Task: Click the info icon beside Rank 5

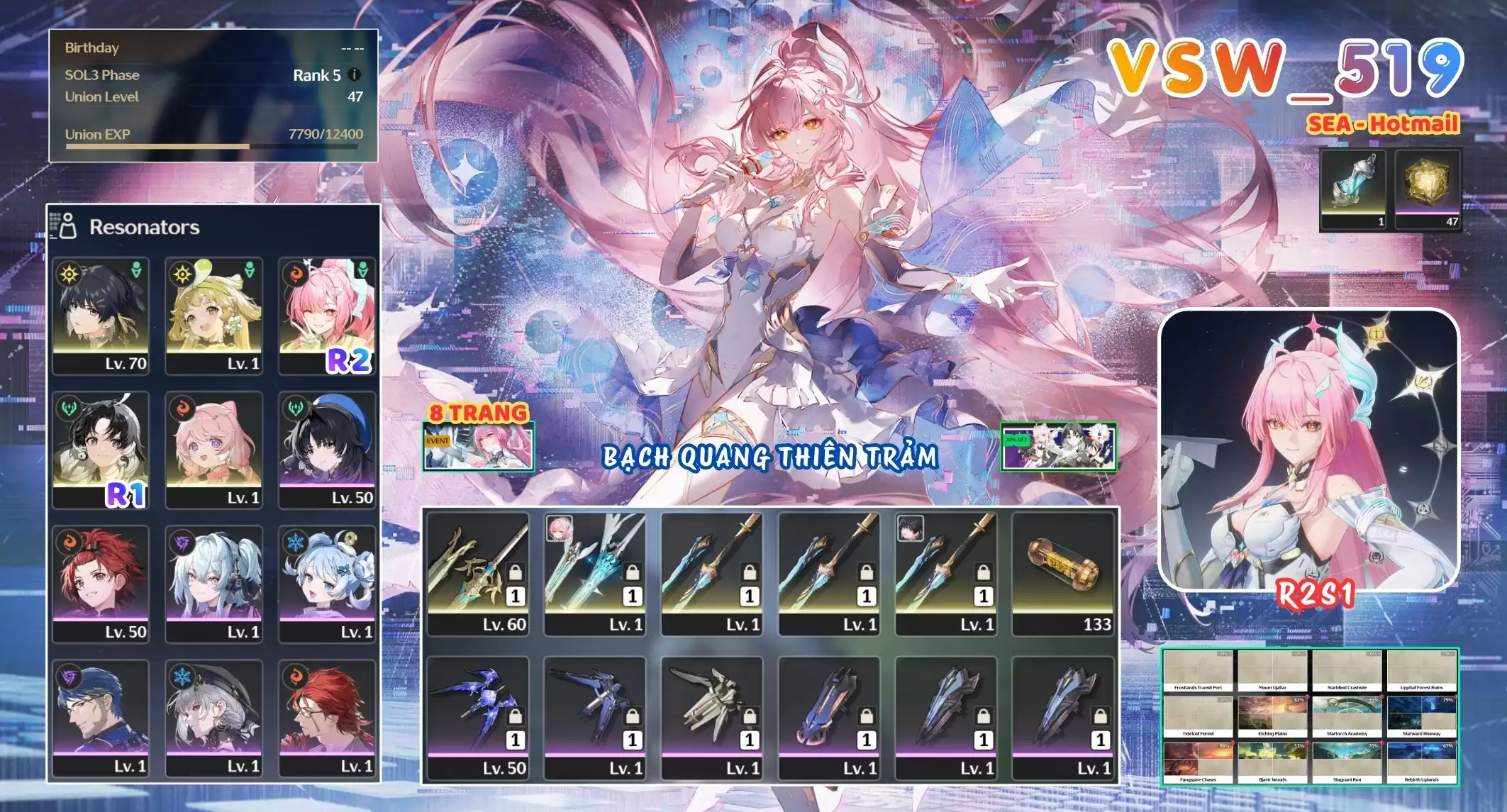Action: click(355, 74)
